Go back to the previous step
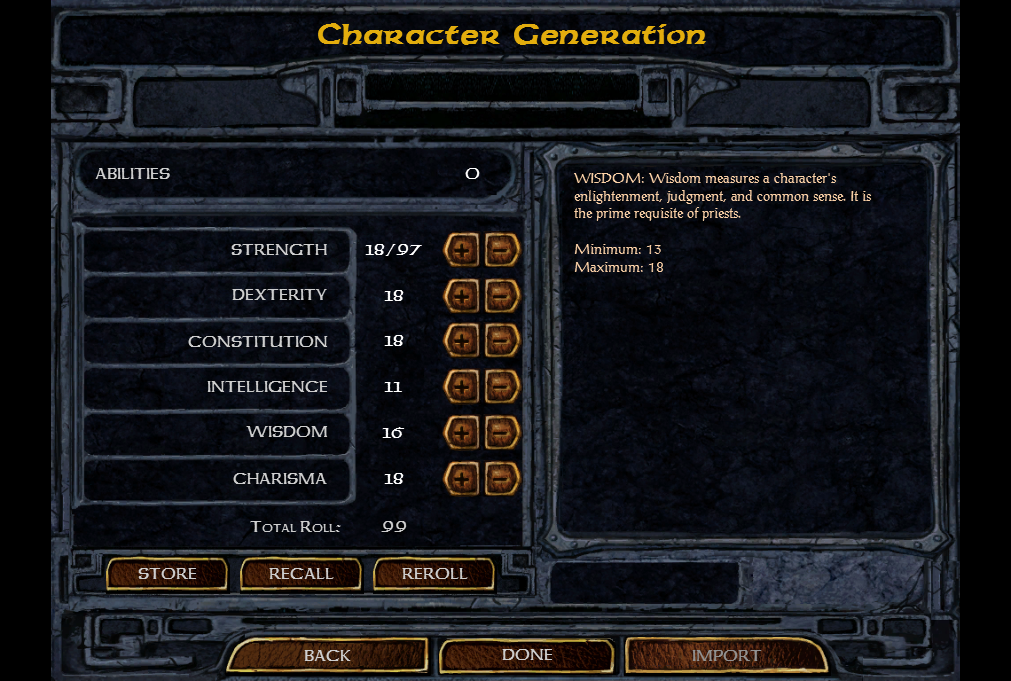The image size is (1011, 681). [327, 655]
